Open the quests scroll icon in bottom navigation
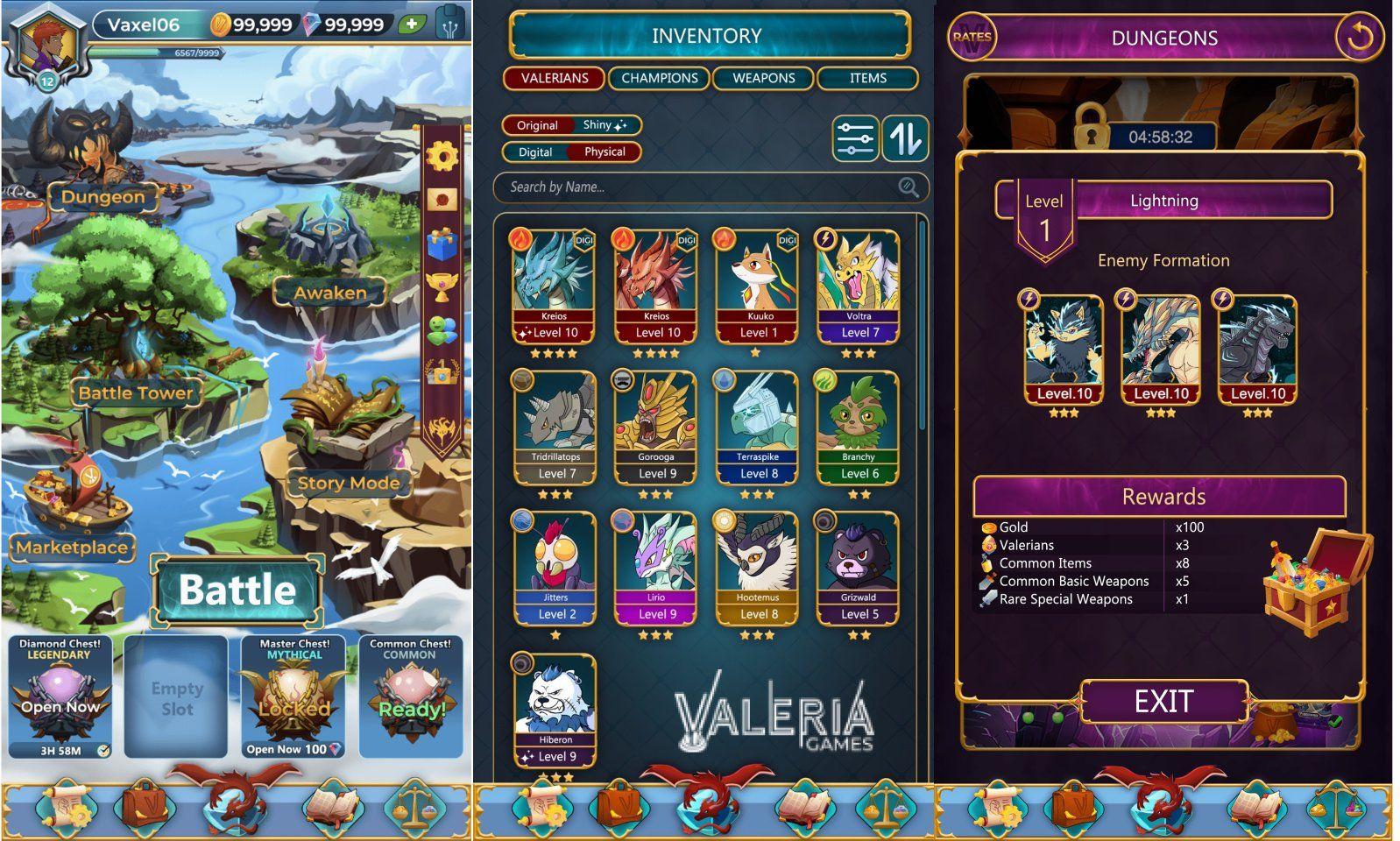Image resolution: width=1400 pixels, height=841 pixels. point(66,810)
